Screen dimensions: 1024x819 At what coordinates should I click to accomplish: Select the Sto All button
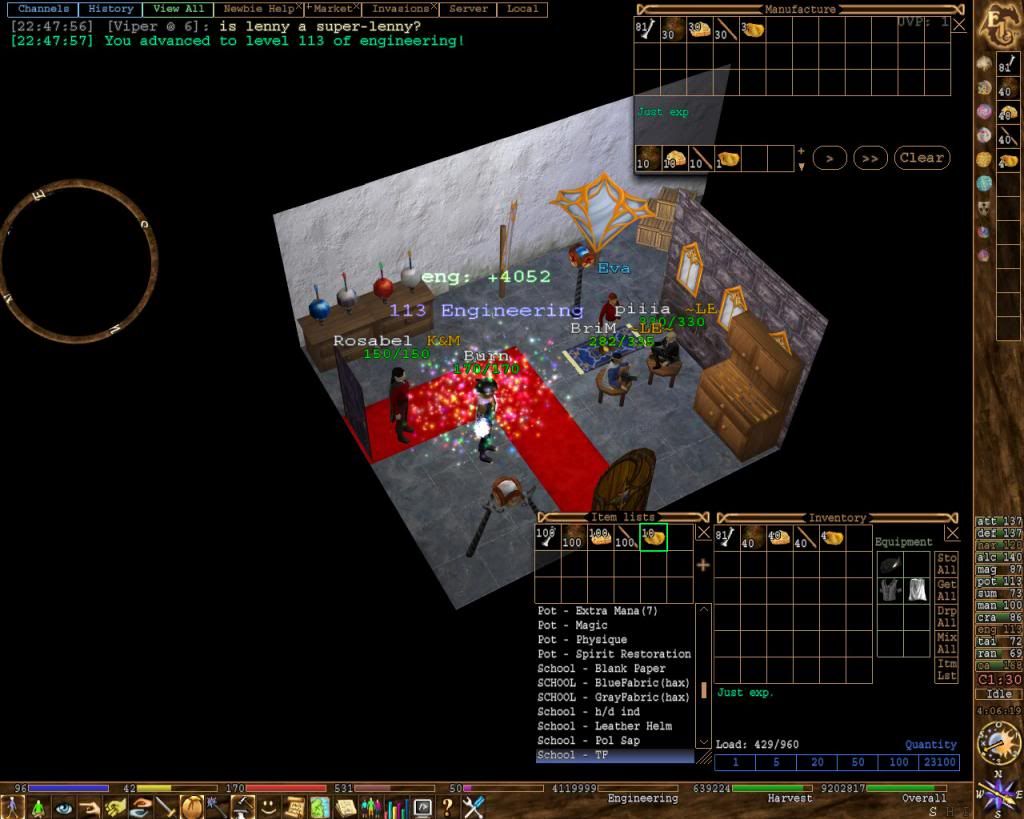[x=946, y=564]
